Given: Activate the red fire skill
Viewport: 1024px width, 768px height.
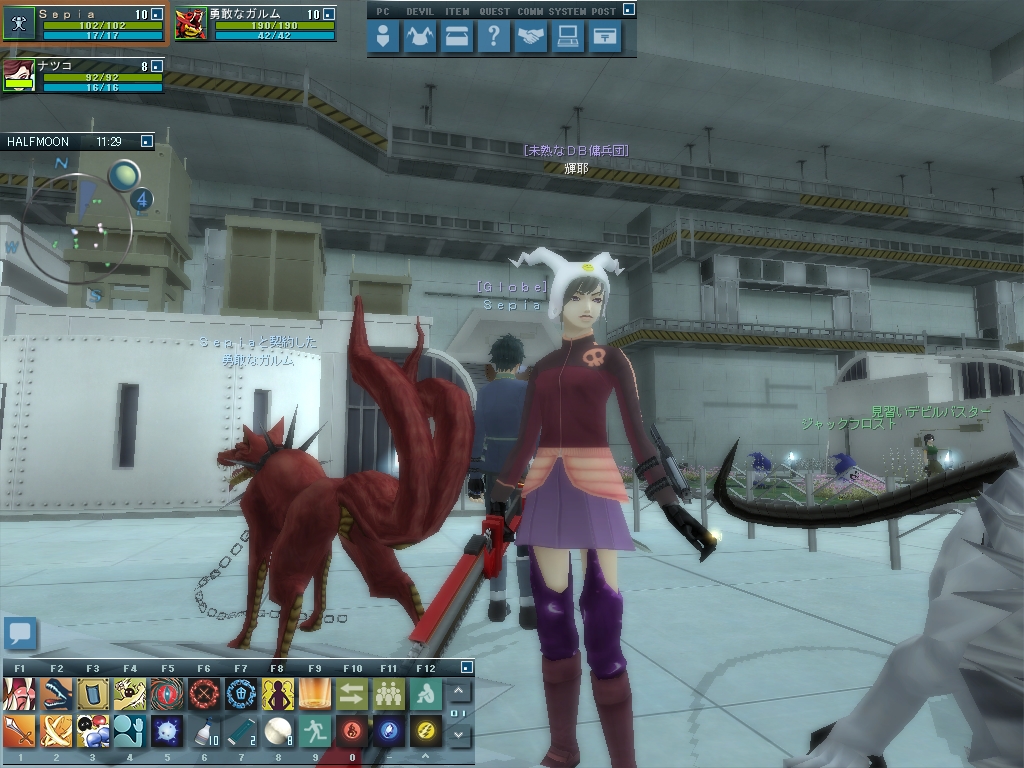Looking at the screenshot, I should 352,732.
